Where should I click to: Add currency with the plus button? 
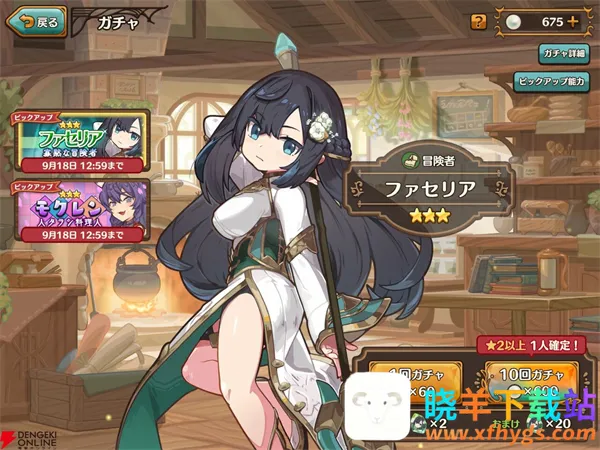573,21
